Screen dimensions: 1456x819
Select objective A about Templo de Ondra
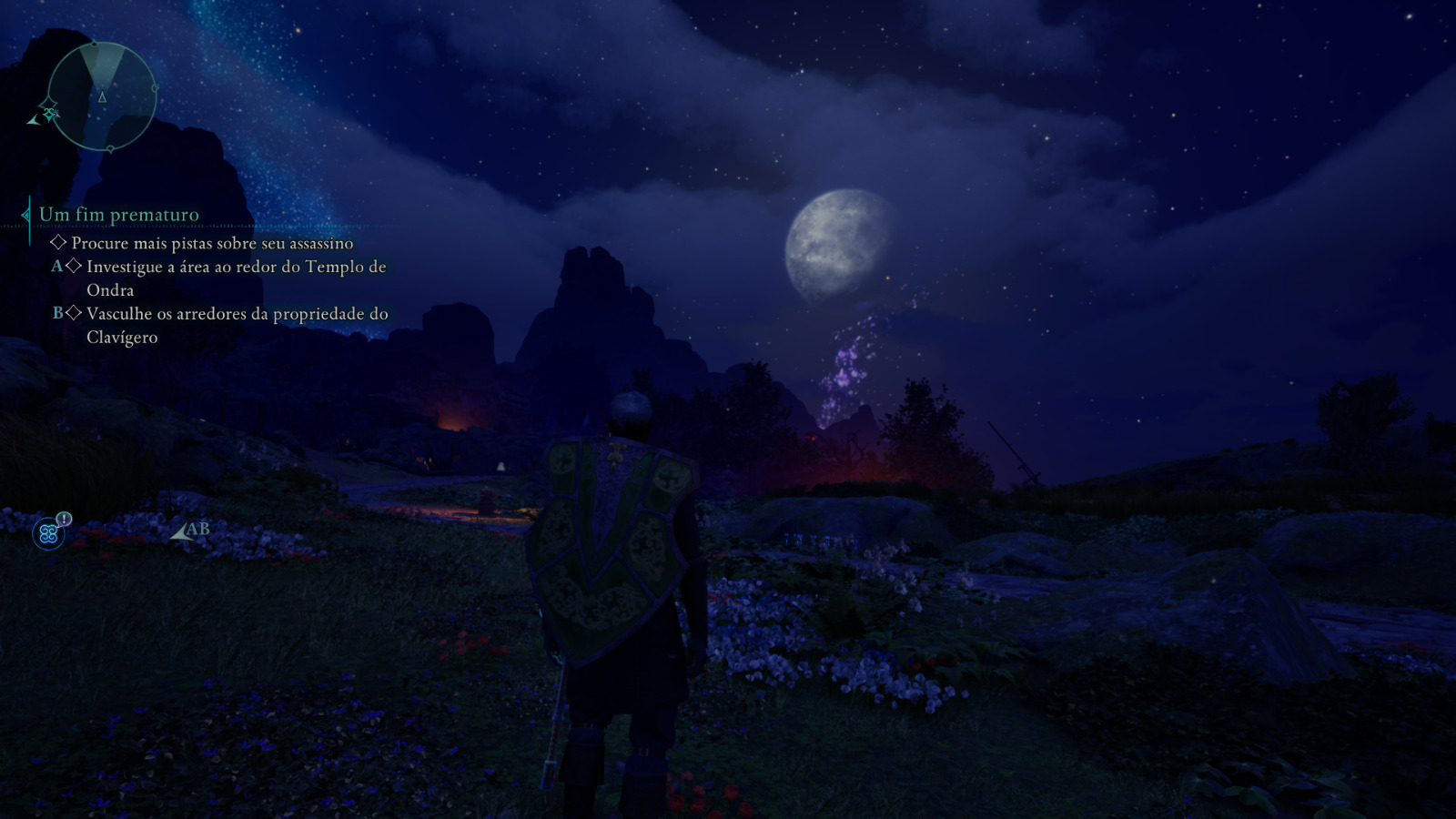point(236,278)
